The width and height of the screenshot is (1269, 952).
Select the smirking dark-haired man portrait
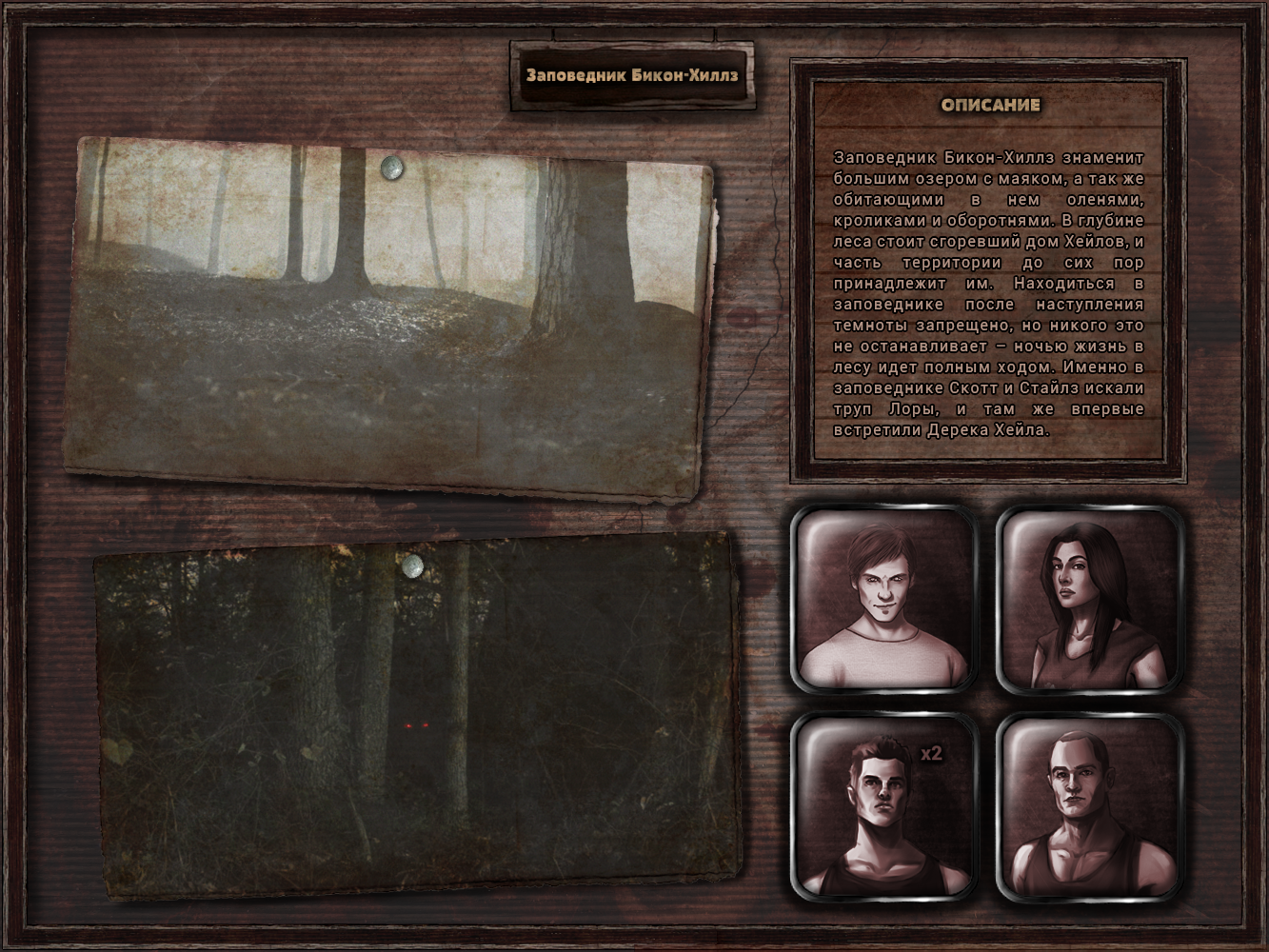(x=882, y=600)
